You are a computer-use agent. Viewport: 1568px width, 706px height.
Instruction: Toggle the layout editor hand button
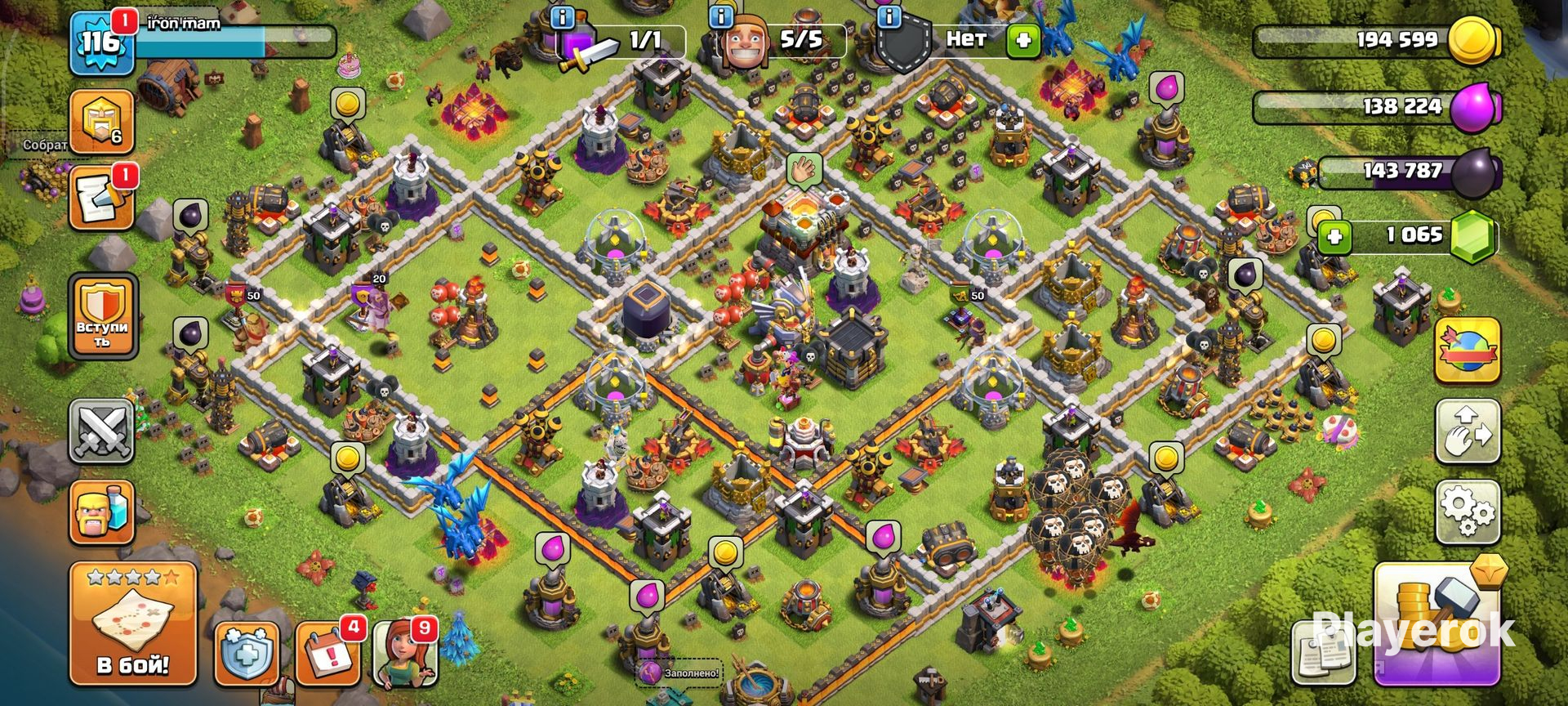[1468, 431]
